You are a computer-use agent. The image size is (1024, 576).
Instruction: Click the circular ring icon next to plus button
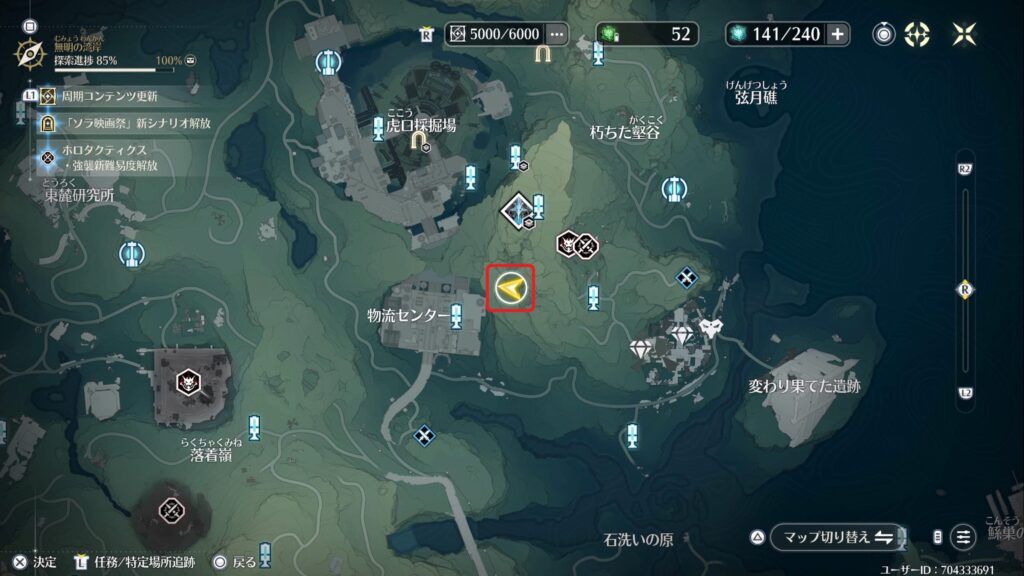[x=884, y=34]
